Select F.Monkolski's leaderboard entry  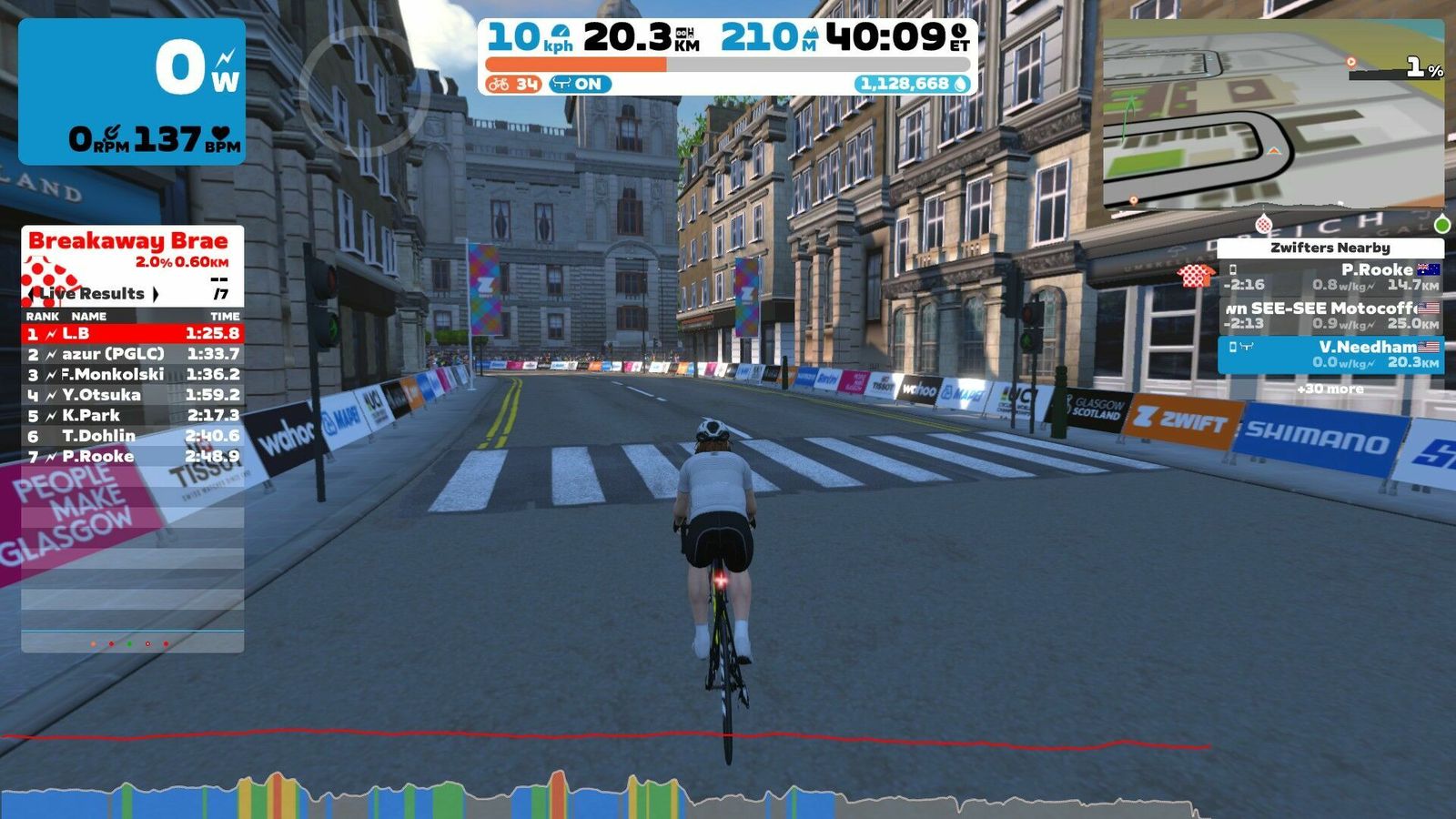click(132, 374)
